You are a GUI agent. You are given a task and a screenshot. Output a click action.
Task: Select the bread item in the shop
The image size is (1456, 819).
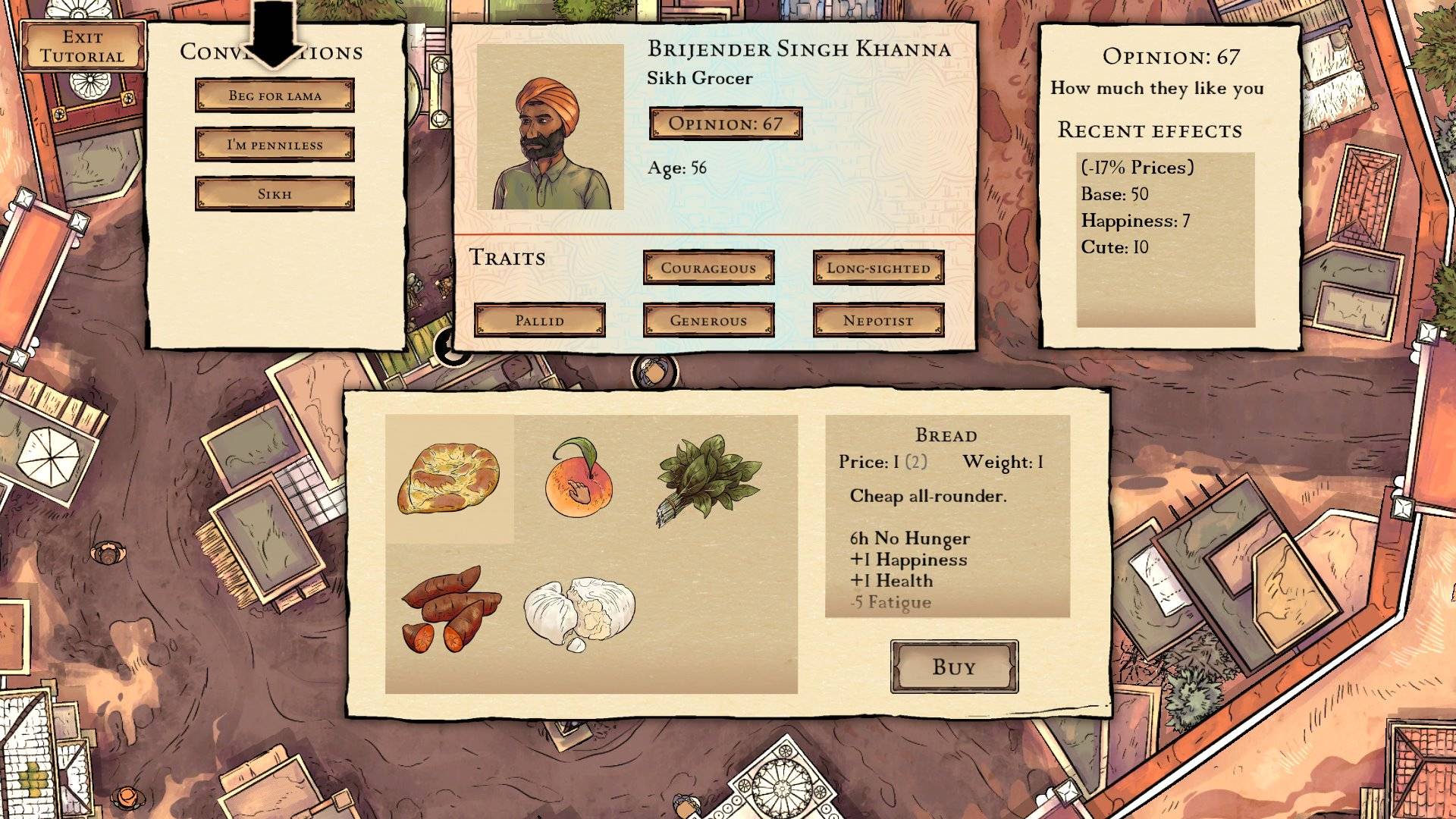[x=449, y=479]
